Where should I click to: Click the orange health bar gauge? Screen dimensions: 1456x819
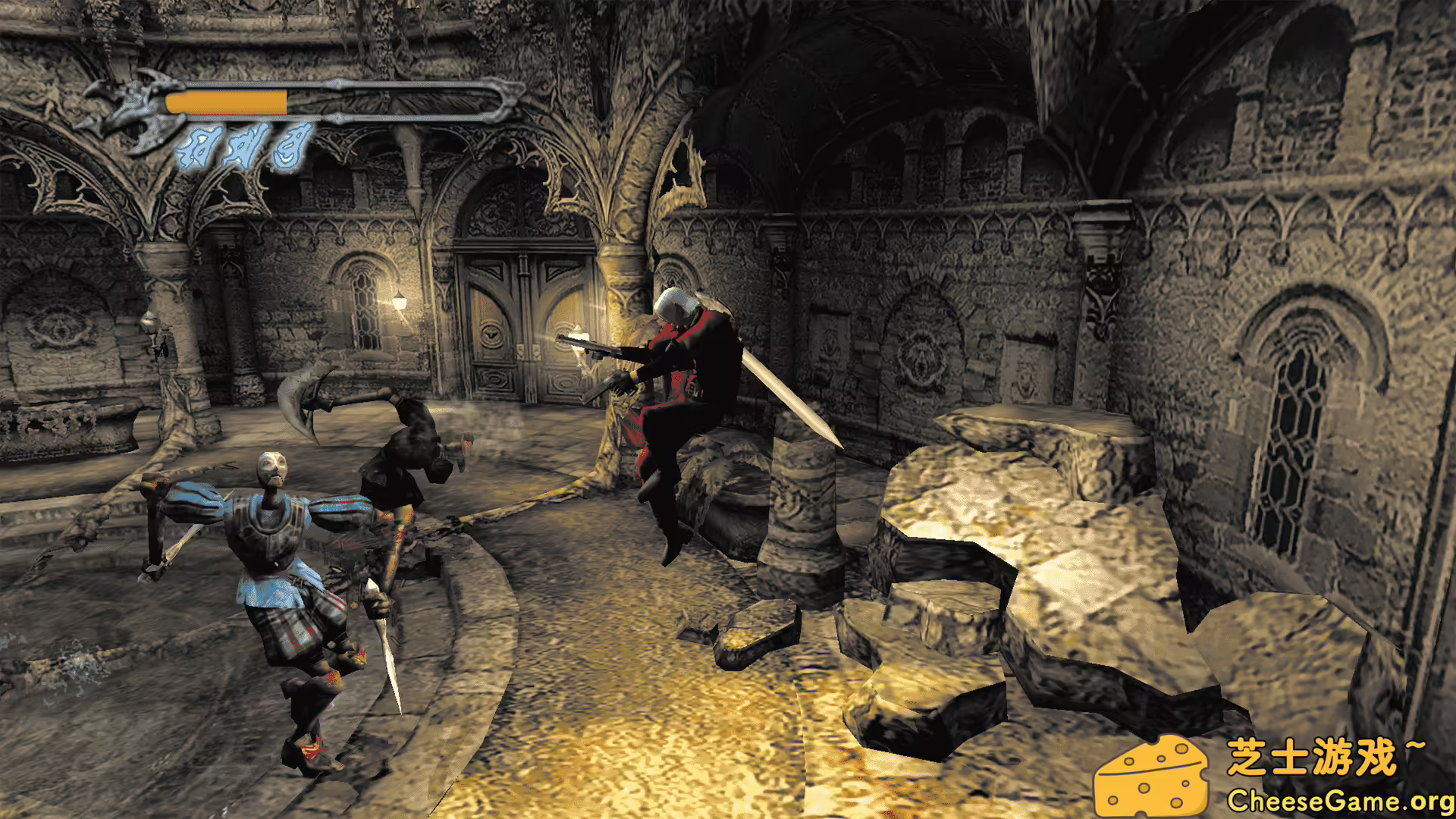(227, 101)
